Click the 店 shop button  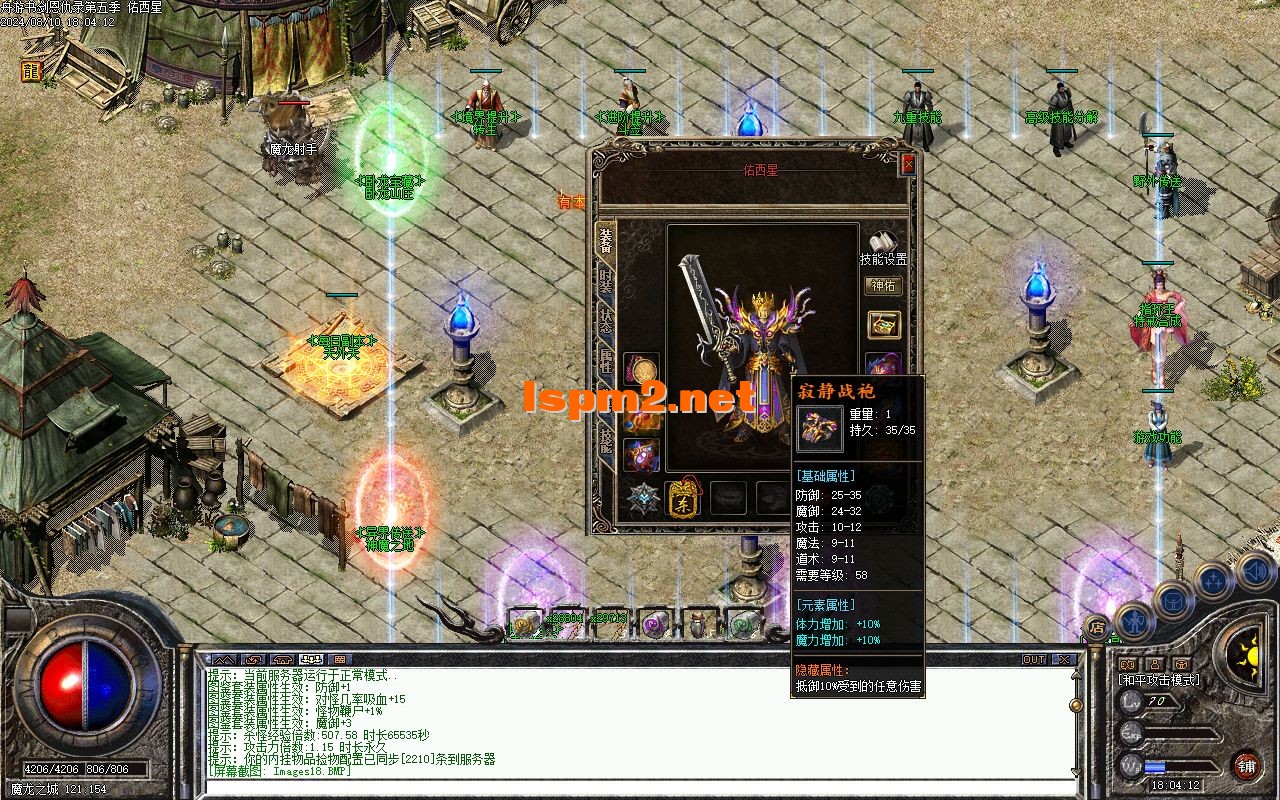point(1097,628)
